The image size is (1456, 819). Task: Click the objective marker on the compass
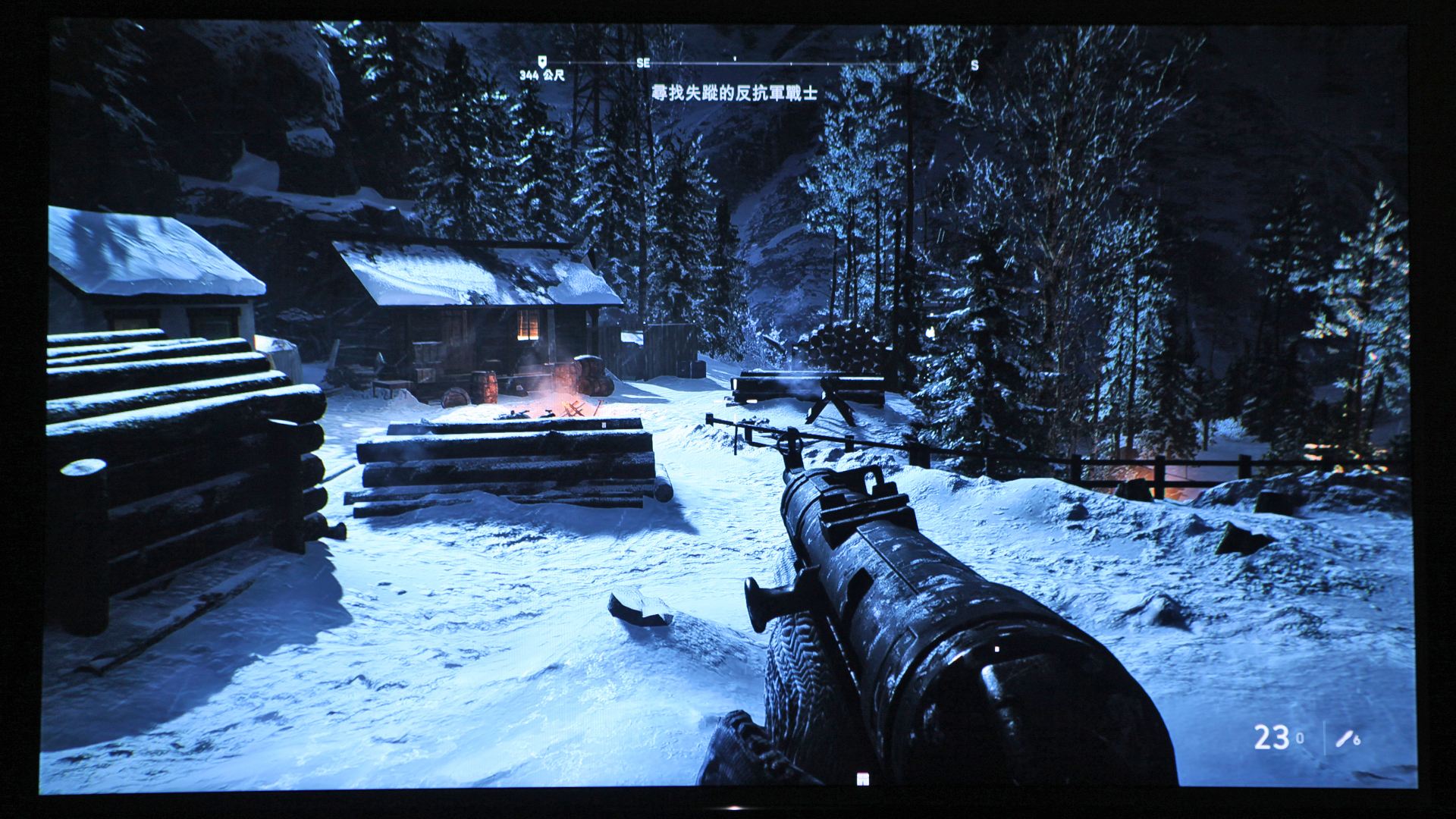(x=541, y=61)
